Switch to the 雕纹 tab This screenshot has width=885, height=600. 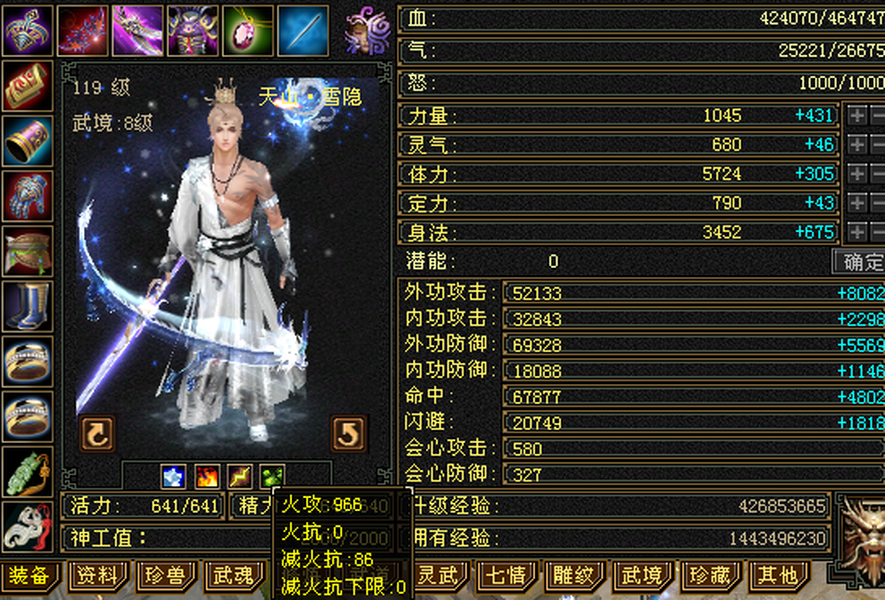click(x=575, y=576)
